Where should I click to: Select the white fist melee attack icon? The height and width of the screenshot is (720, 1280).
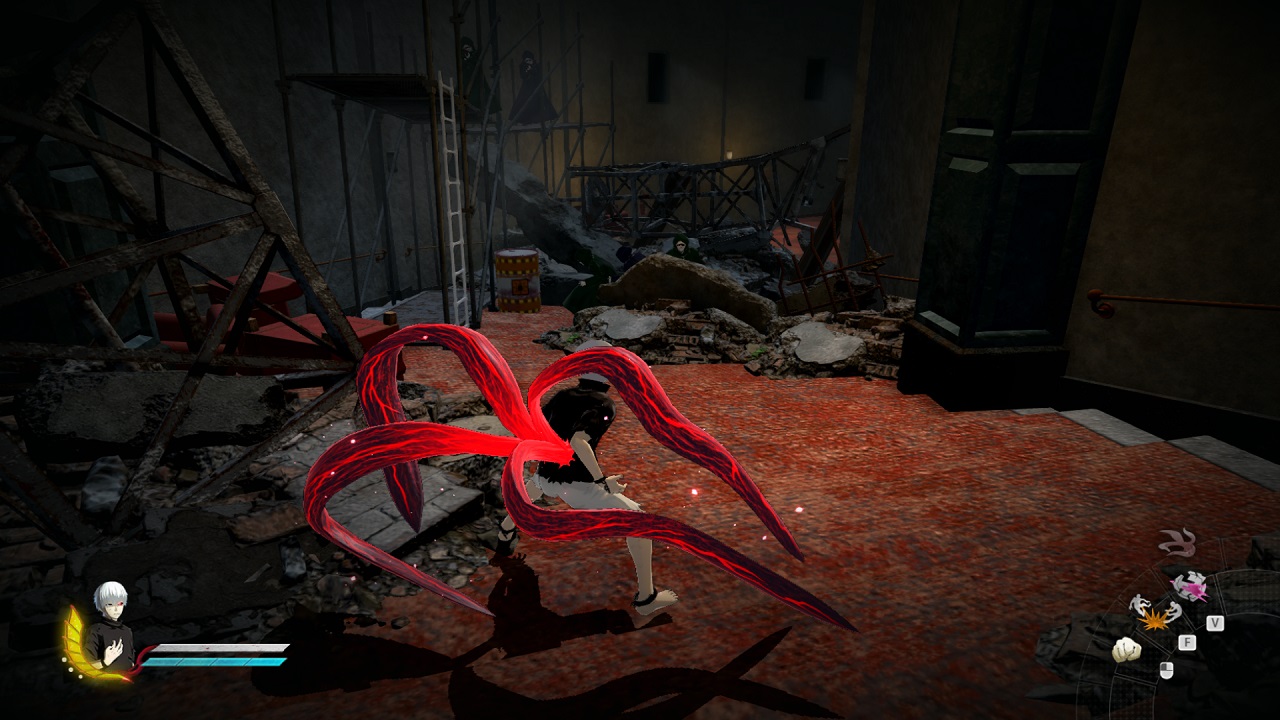click(1126, 650)
